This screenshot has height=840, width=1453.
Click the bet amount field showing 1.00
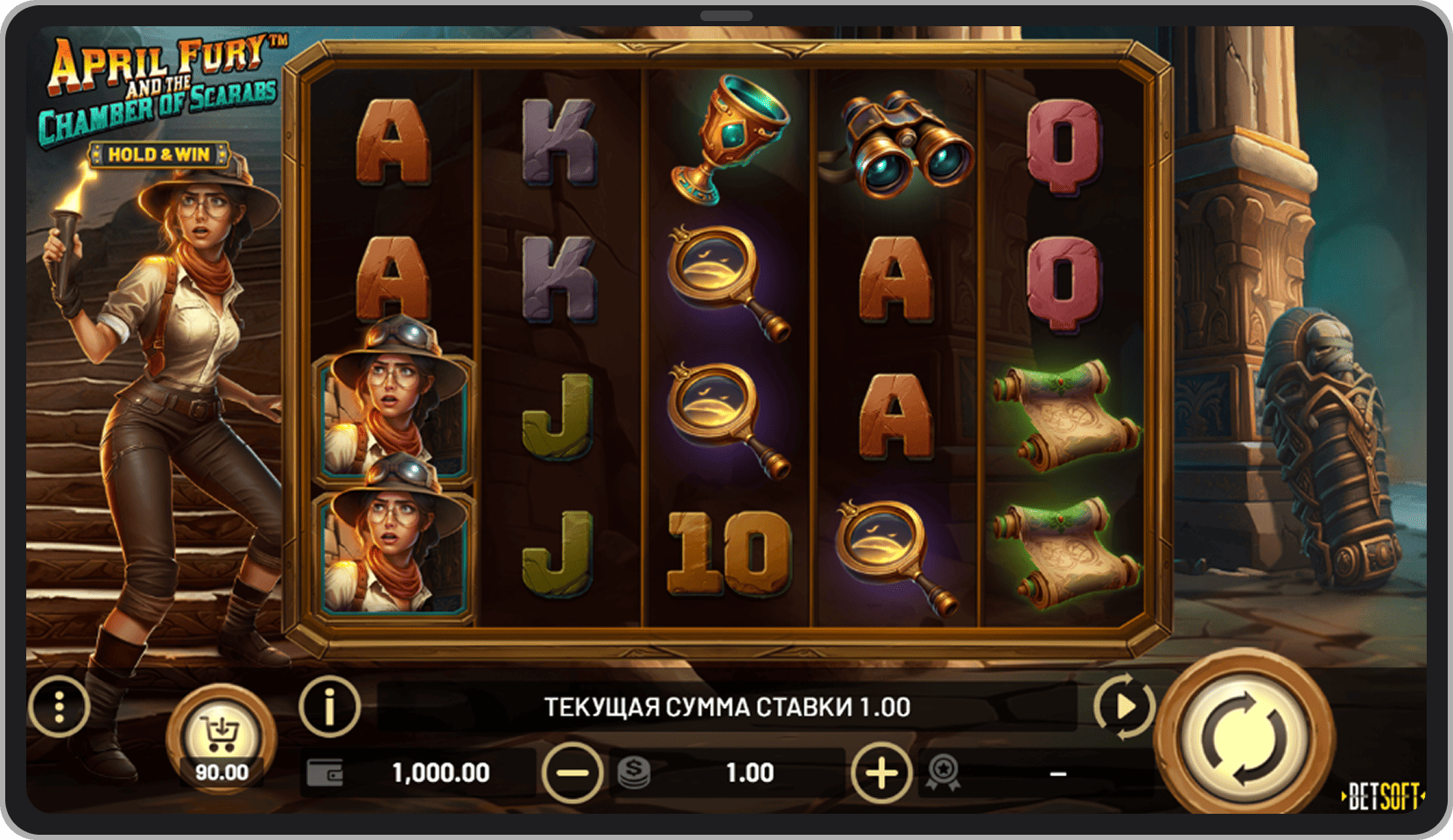(748, 773)
